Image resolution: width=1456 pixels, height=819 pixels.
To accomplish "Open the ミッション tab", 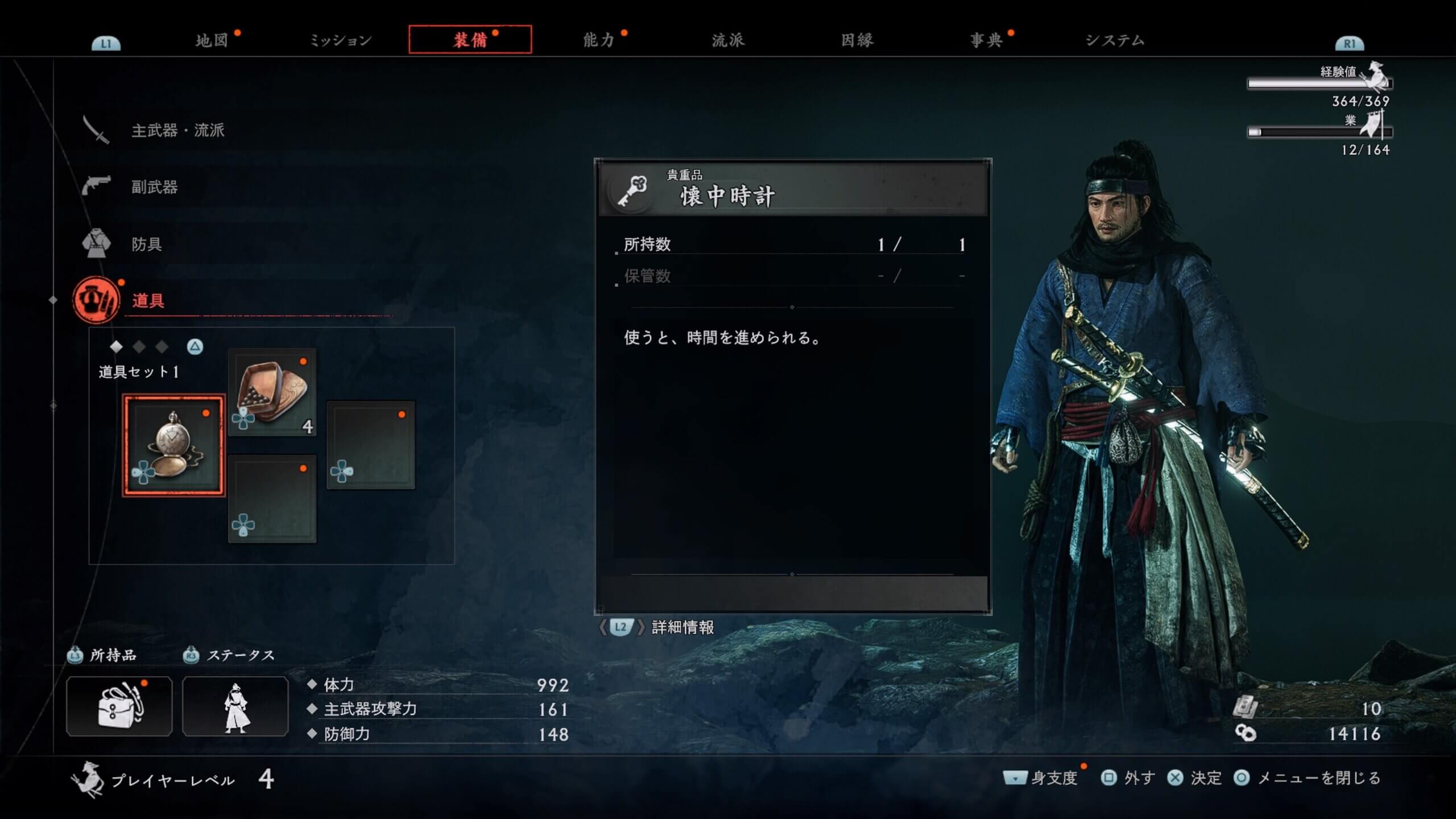I will tap(340, 40).
